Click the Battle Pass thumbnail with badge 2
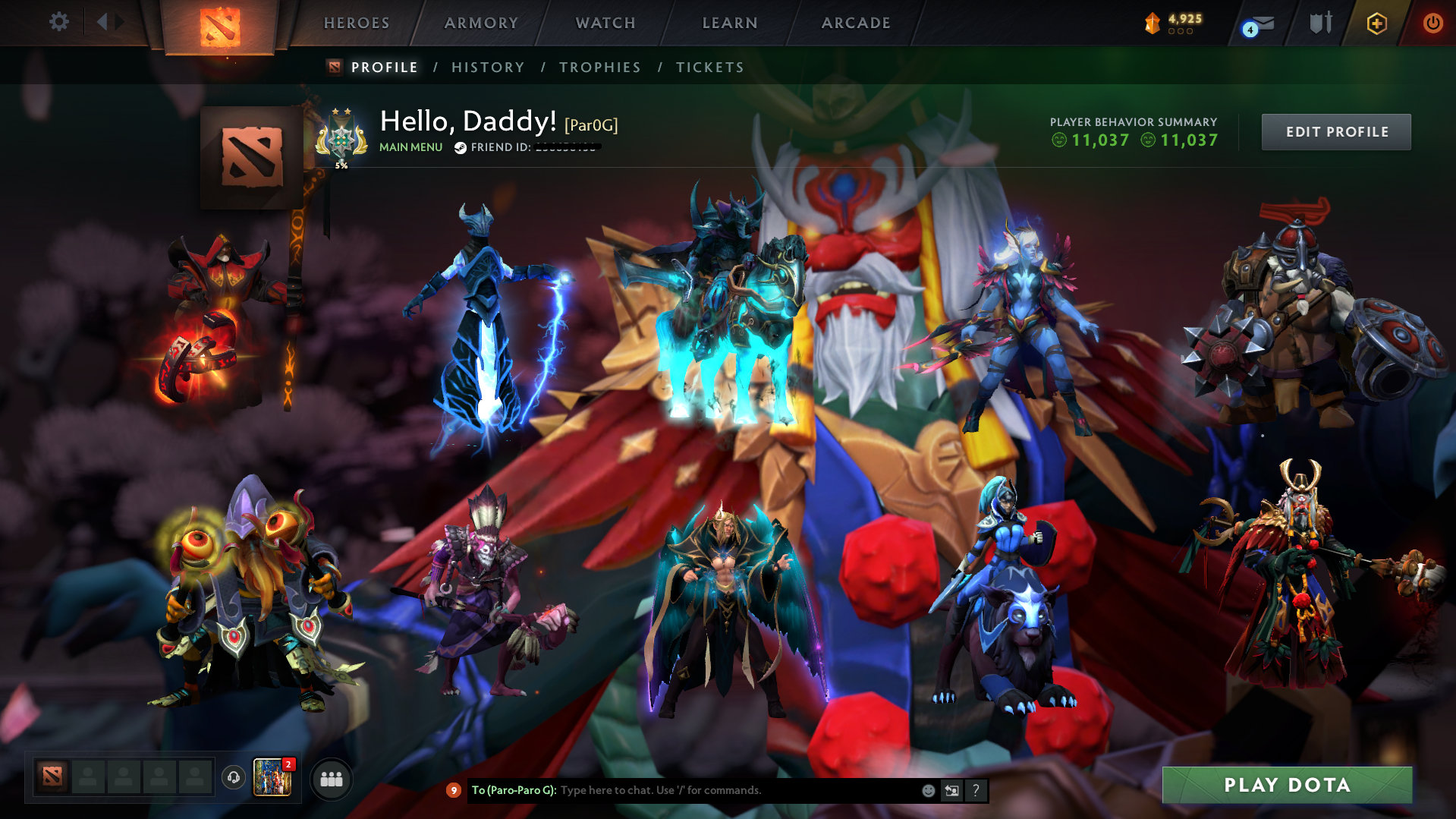 (x=271, y=777)
